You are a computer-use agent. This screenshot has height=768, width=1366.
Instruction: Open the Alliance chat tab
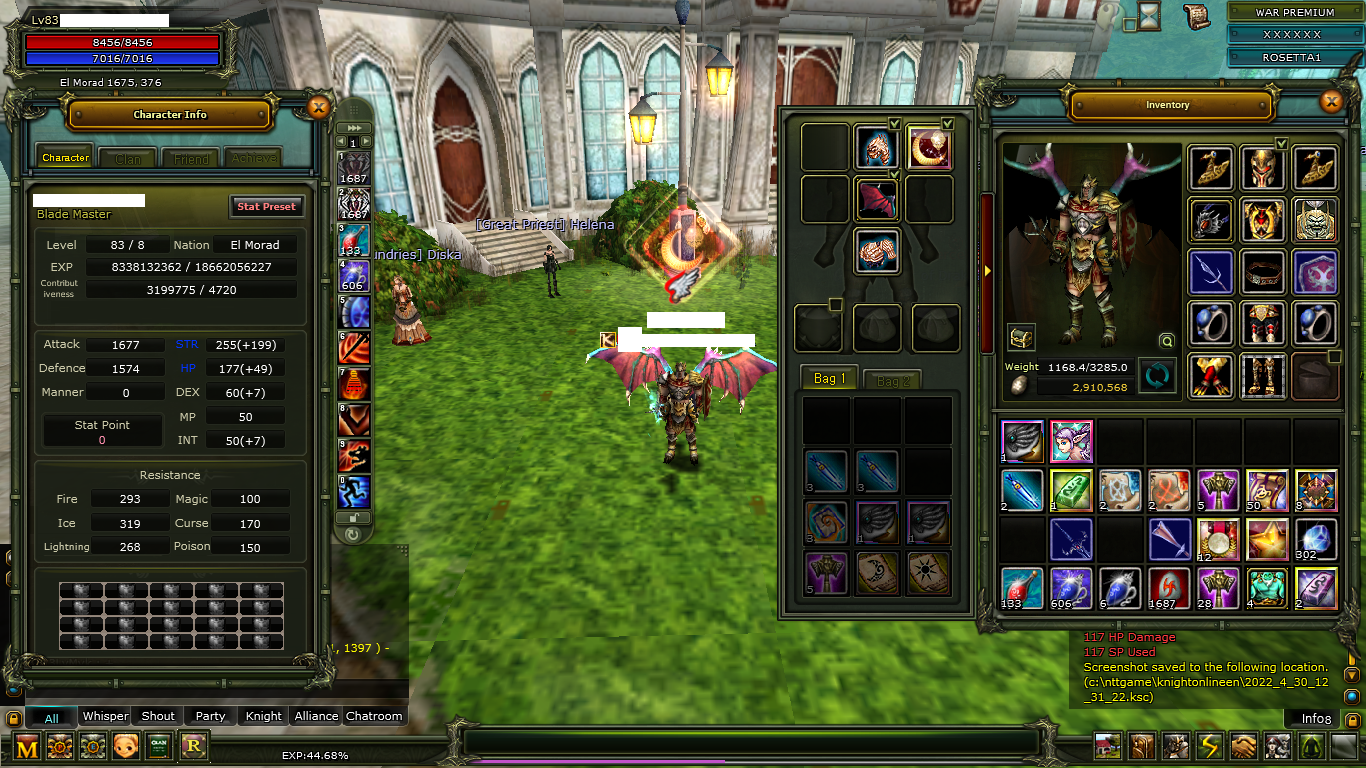[x=316, y=716]
